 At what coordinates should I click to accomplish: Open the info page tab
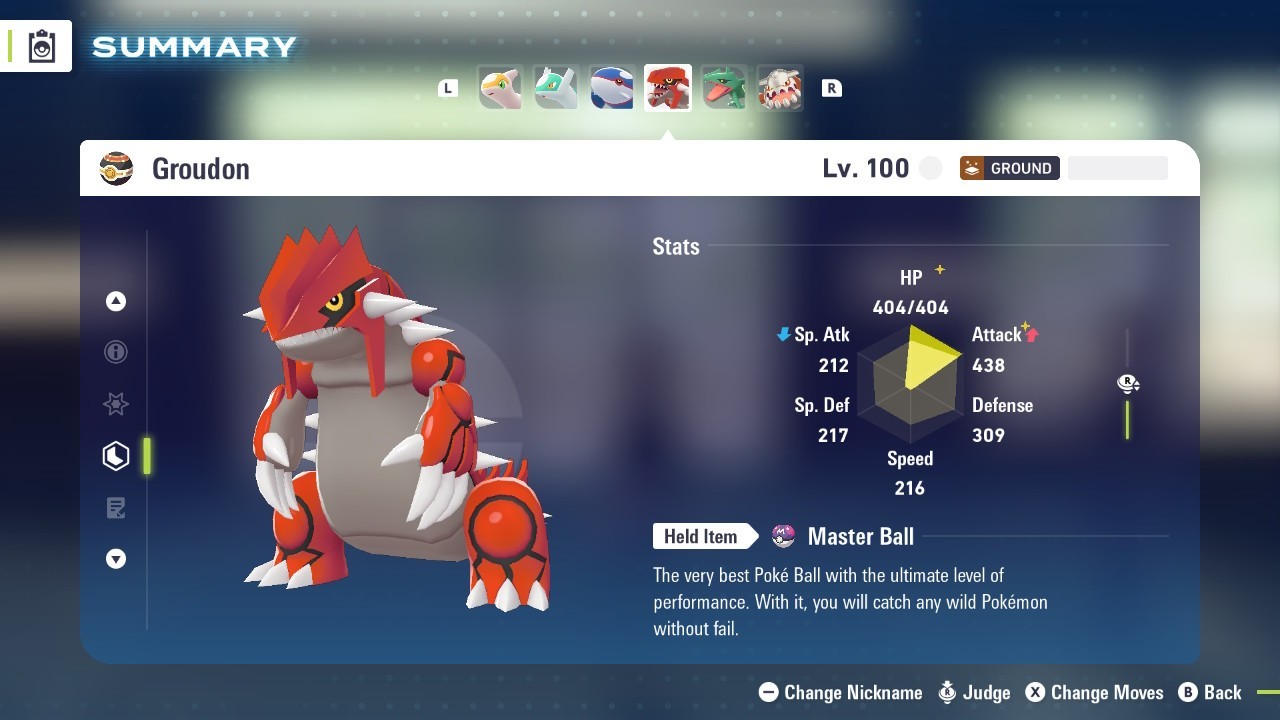pos(116,352)
